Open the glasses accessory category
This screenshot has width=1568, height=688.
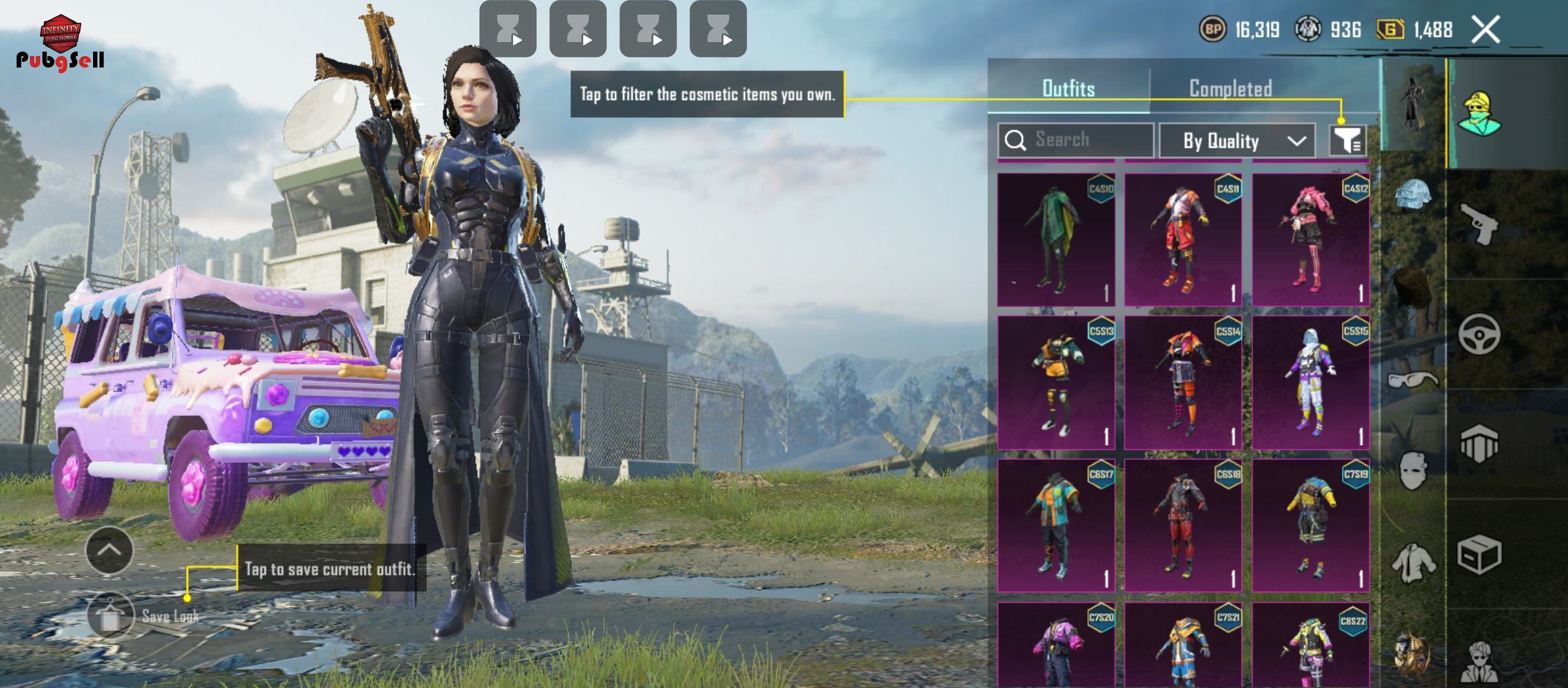coord(1412,380)
